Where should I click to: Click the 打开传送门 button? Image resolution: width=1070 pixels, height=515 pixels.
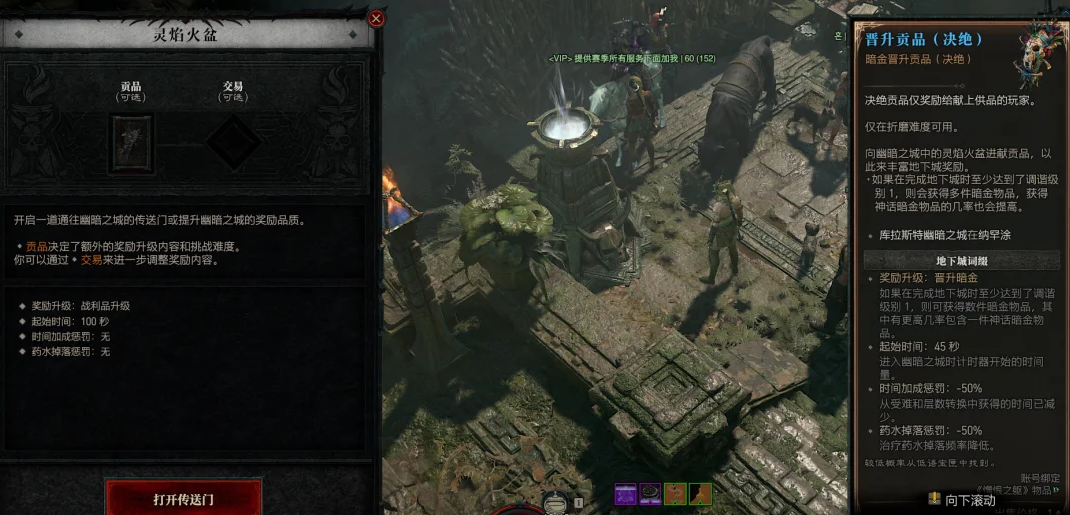pyautogui.click(x=183, y=498)
